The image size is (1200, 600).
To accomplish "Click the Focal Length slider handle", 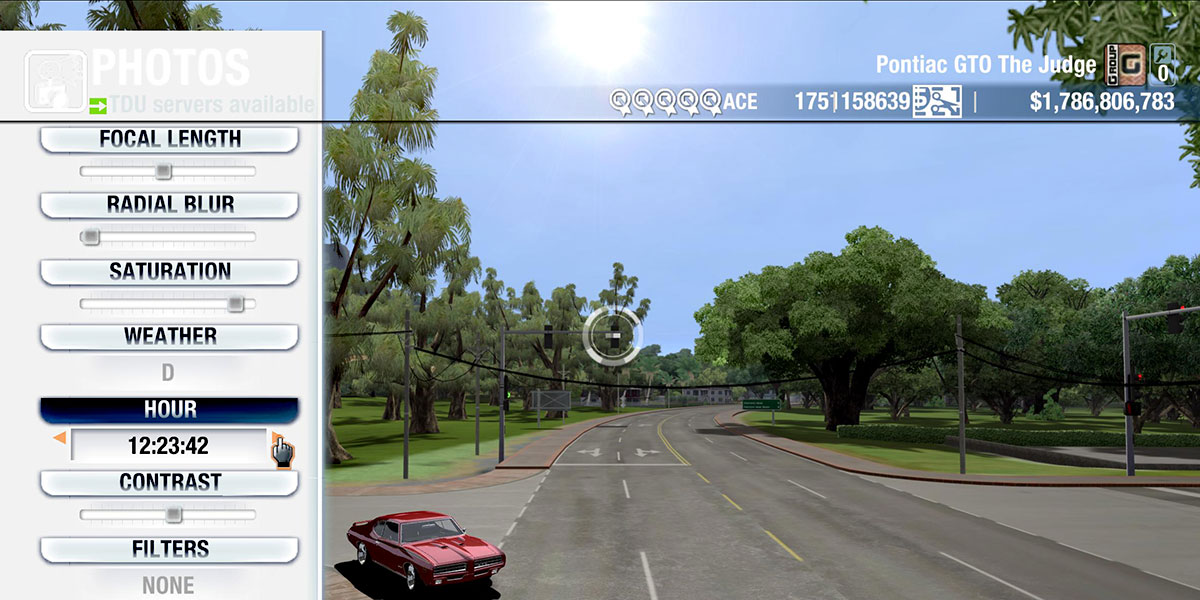I will 163,171.
